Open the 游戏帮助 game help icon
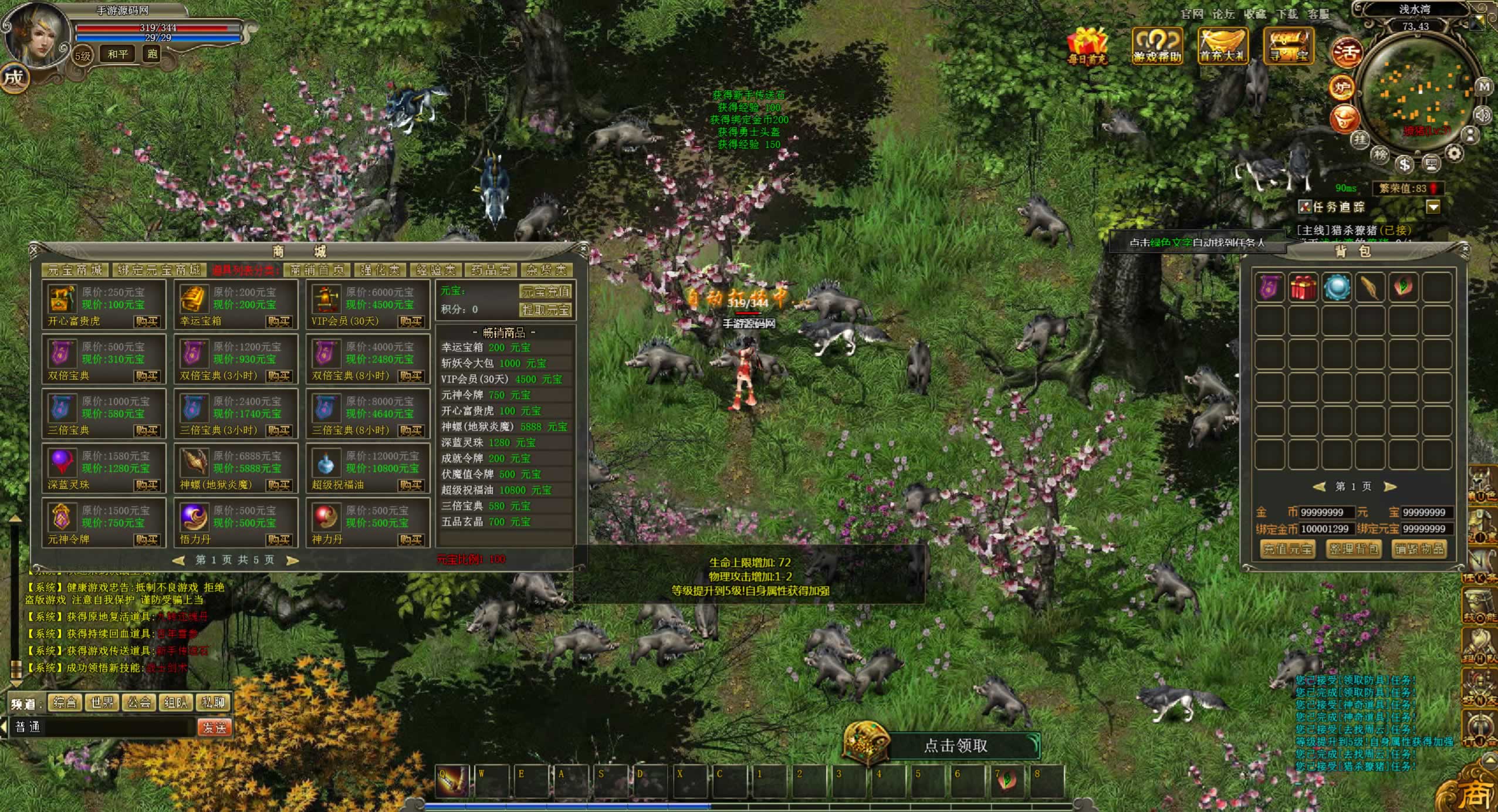1498x812 pixels. click(x=1157, y=44)
